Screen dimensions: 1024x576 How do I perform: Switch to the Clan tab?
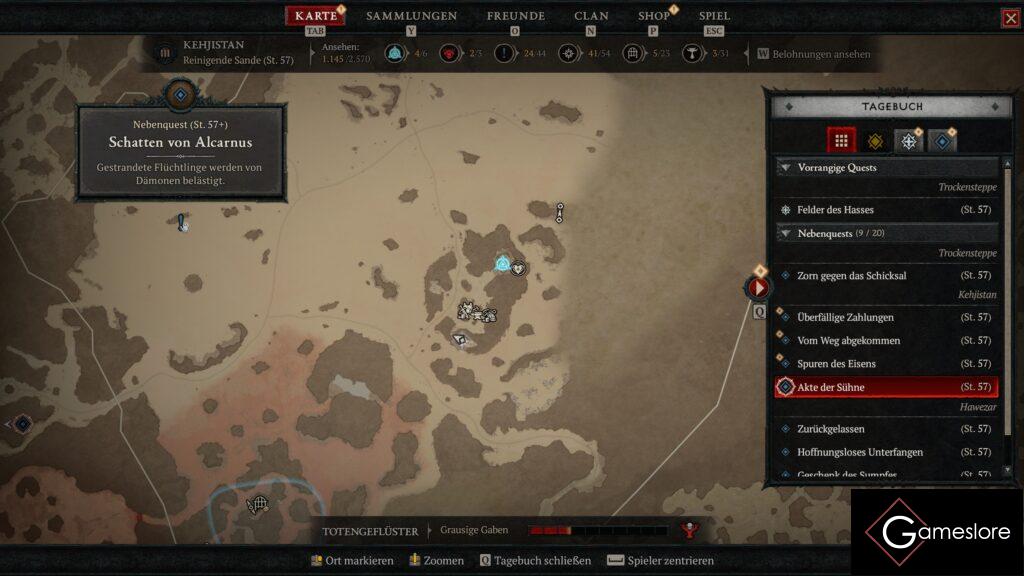591,16
